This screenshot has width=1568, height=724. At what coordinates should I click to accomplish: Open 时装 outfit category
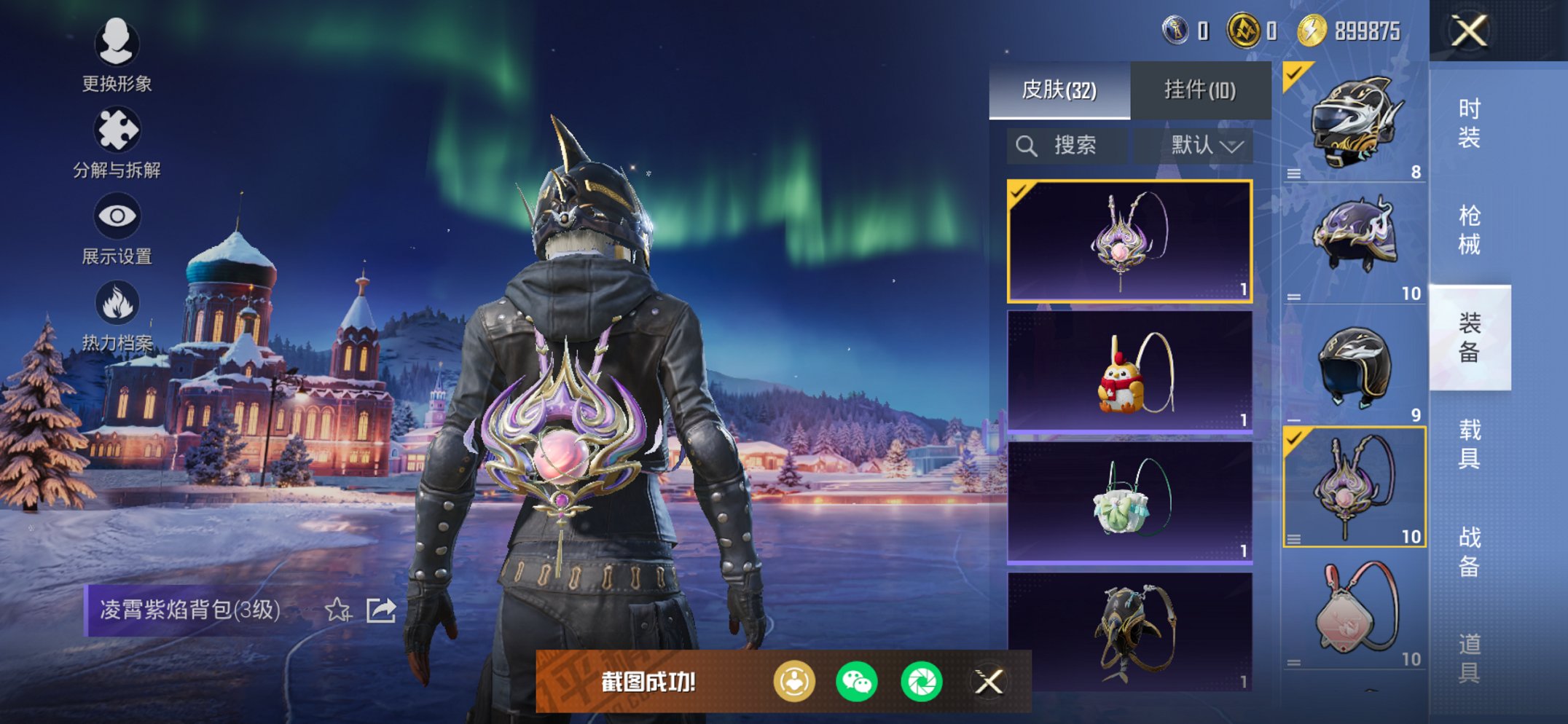click(1469, 124)
